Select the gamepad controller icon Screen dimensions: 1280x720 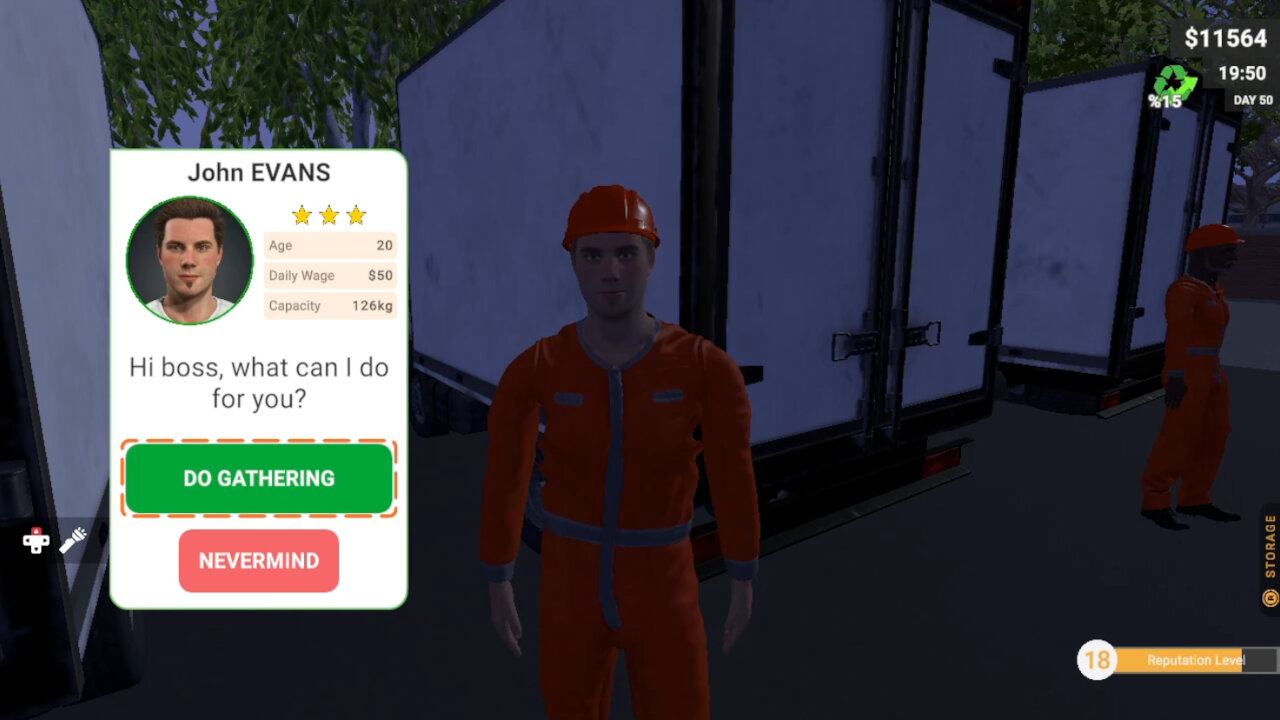pyautogui.click(x=35, y=543)
